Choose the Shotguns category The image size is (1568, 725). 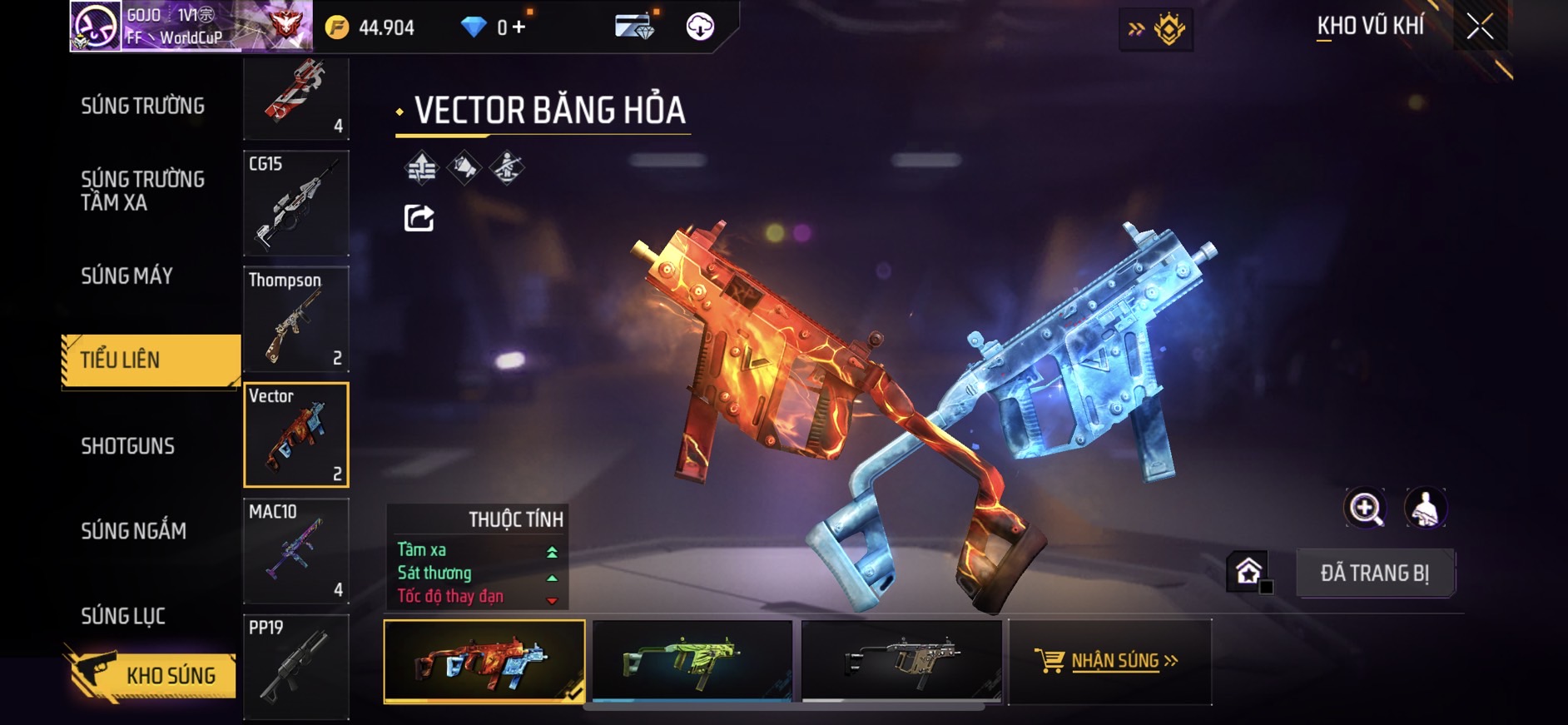[x=128, y=445]
